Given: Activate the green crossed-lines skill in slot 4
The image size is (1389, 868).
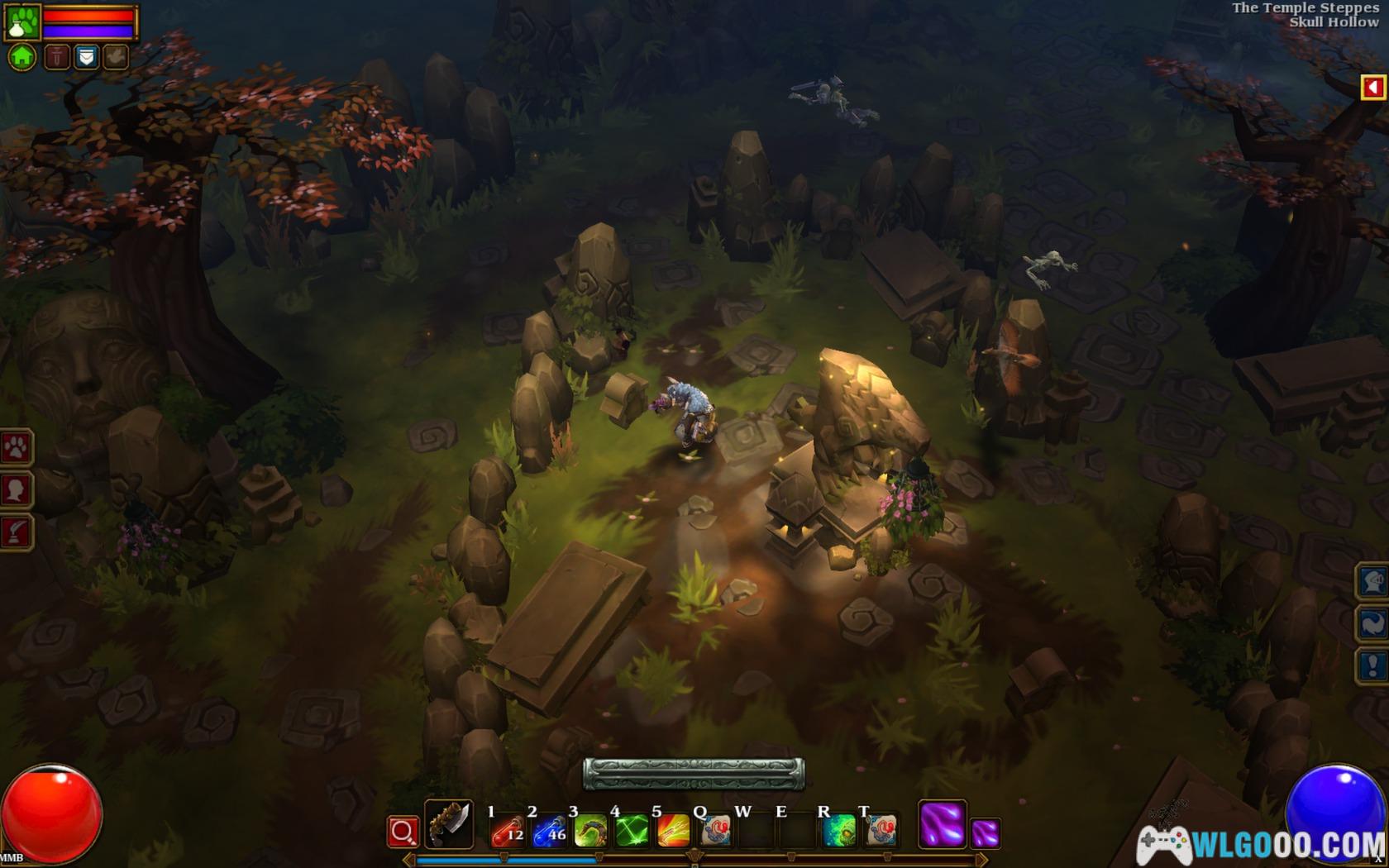Looking at the screenshot, I should [632, 831].
